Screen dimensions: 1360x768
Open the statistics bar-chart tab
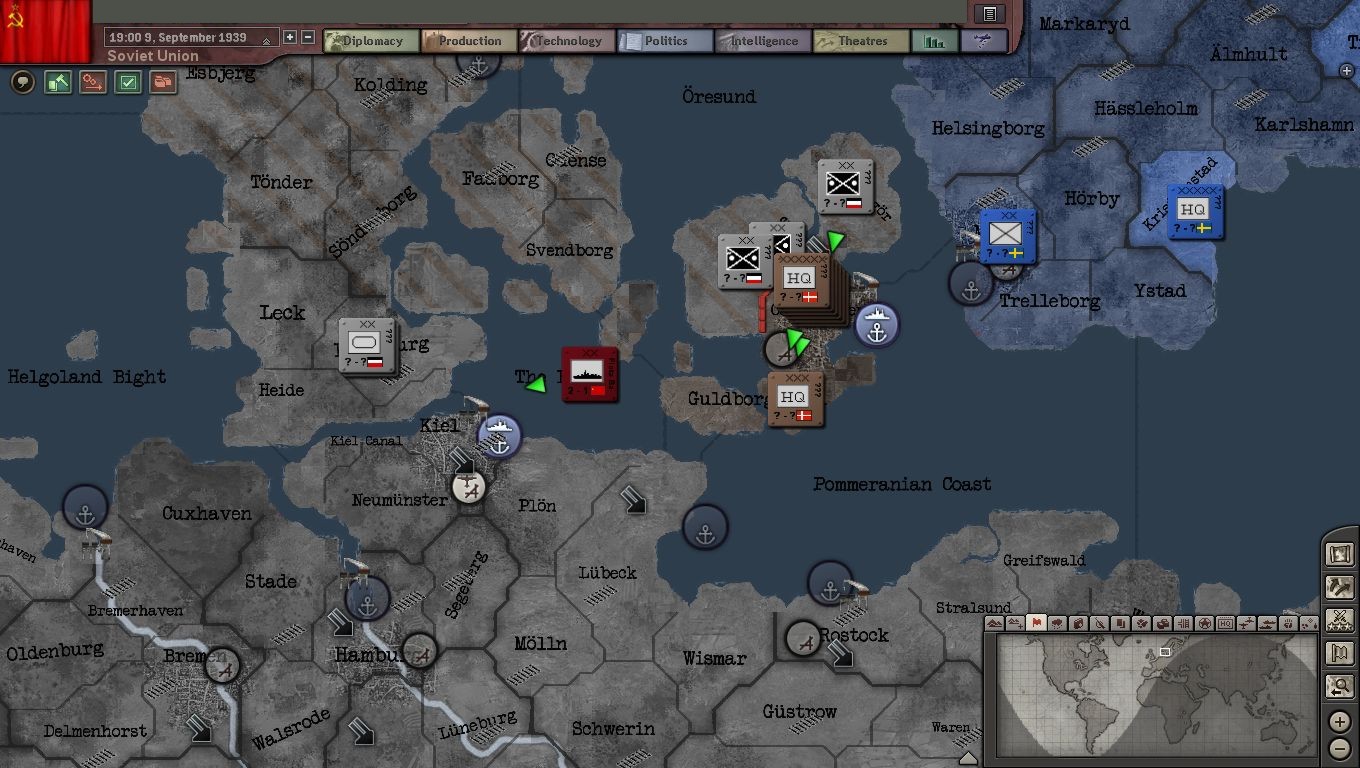pyautogui.click(x=935, y=41)
